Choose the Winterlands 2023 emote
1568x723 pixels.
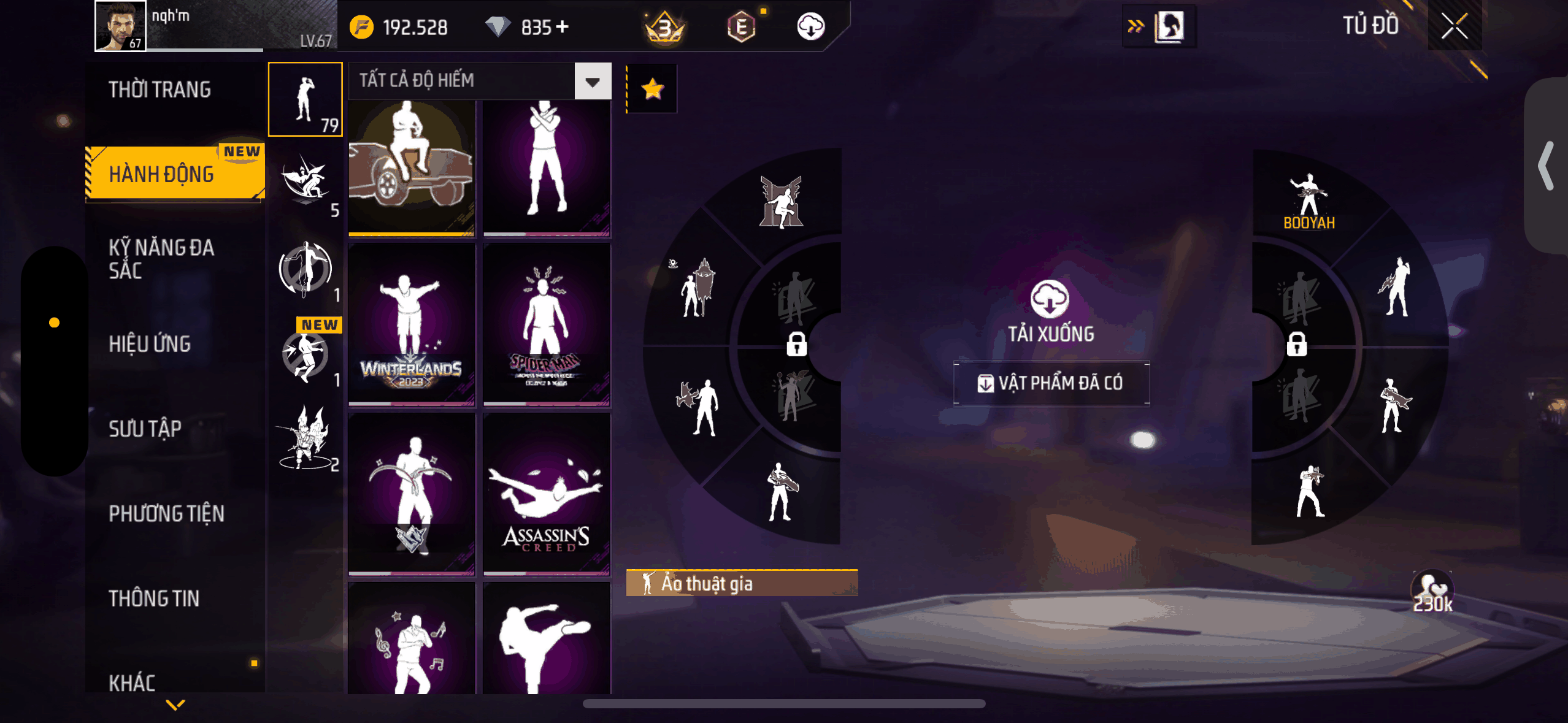[x=412, y=324]
